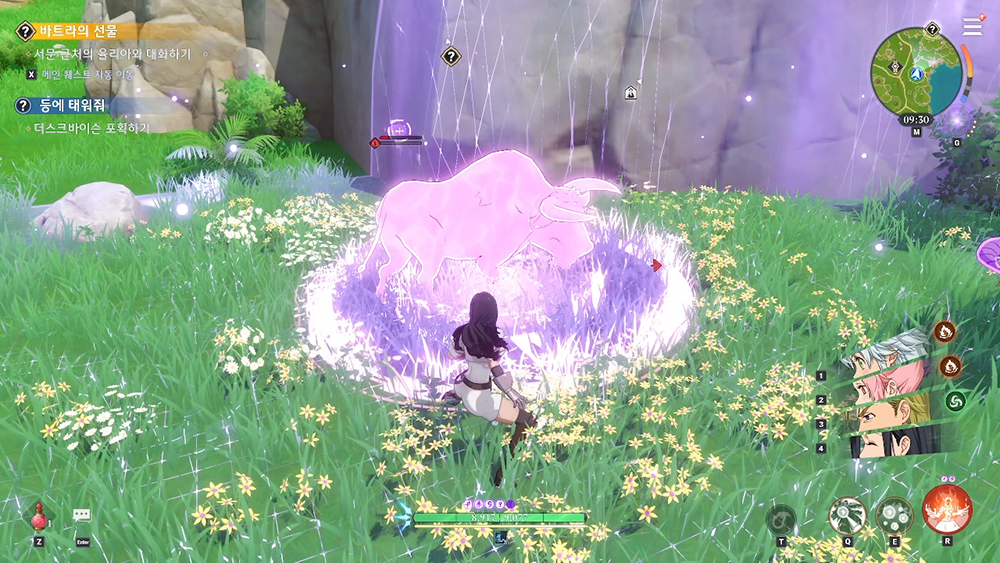The image size is (1000, 563).
Task: Open the hamburger main menu
Action: click(972, 27)
